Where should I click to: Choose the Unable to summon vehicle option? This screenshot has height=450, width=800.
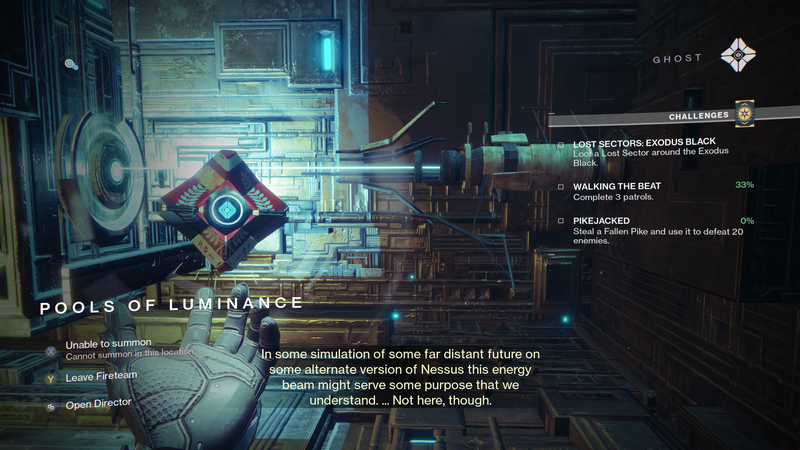[102, 344]
